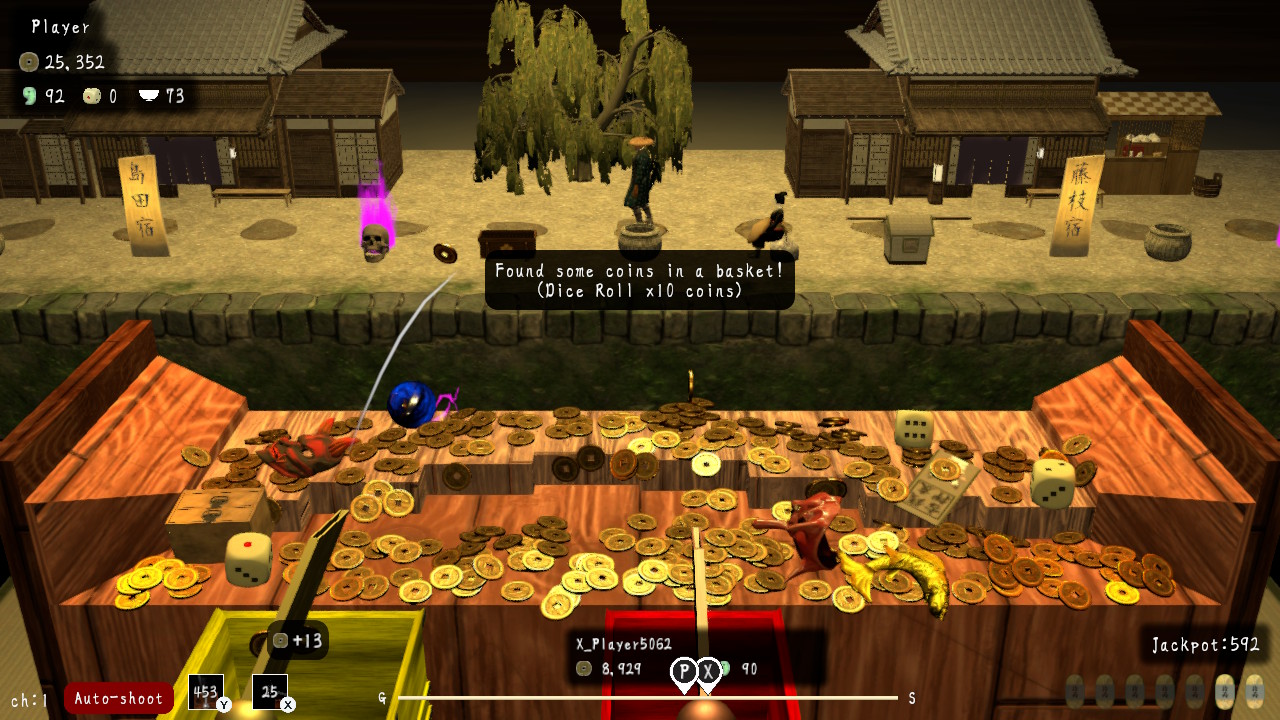1280x720 pixels.
Task: Select the X-button item showing 25
Action: click(268, 692)
